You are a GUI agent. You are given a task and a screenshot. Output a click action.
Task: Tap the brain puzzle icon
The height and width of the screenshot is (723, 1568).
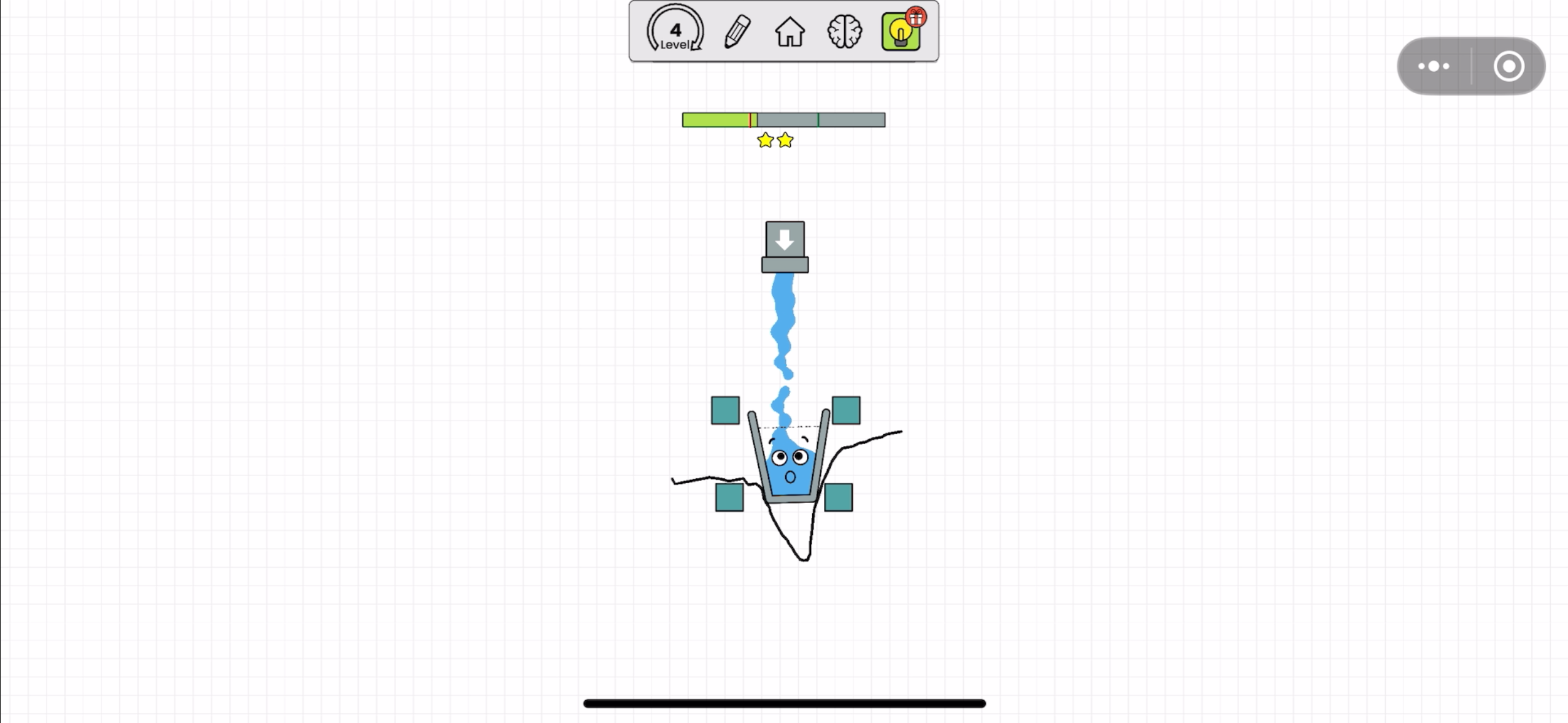point(845,32)
